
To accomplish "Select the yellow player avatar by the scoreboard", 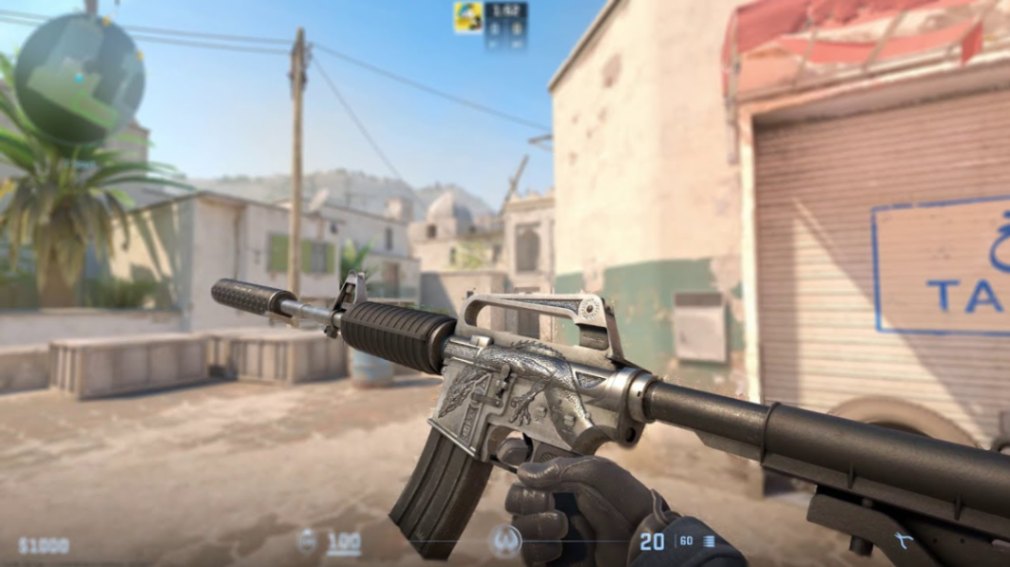I will (x=467, y=17).
